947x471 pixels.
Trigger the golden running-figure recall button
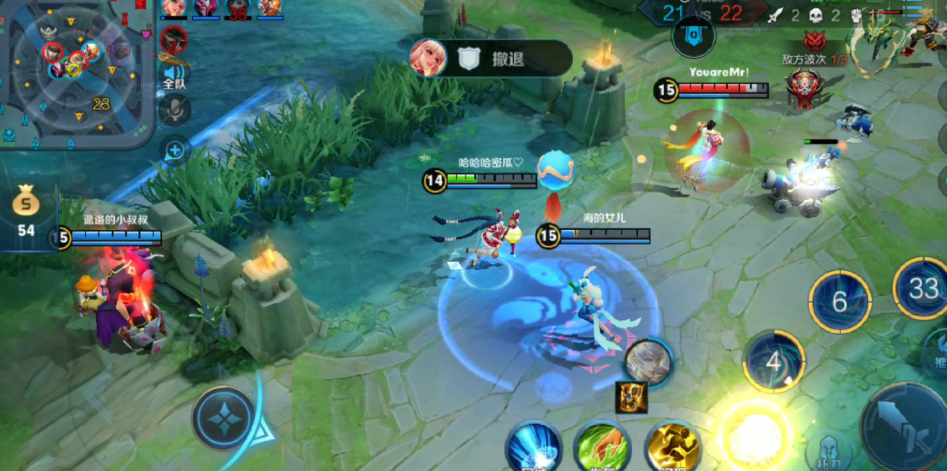click(671, 447)
